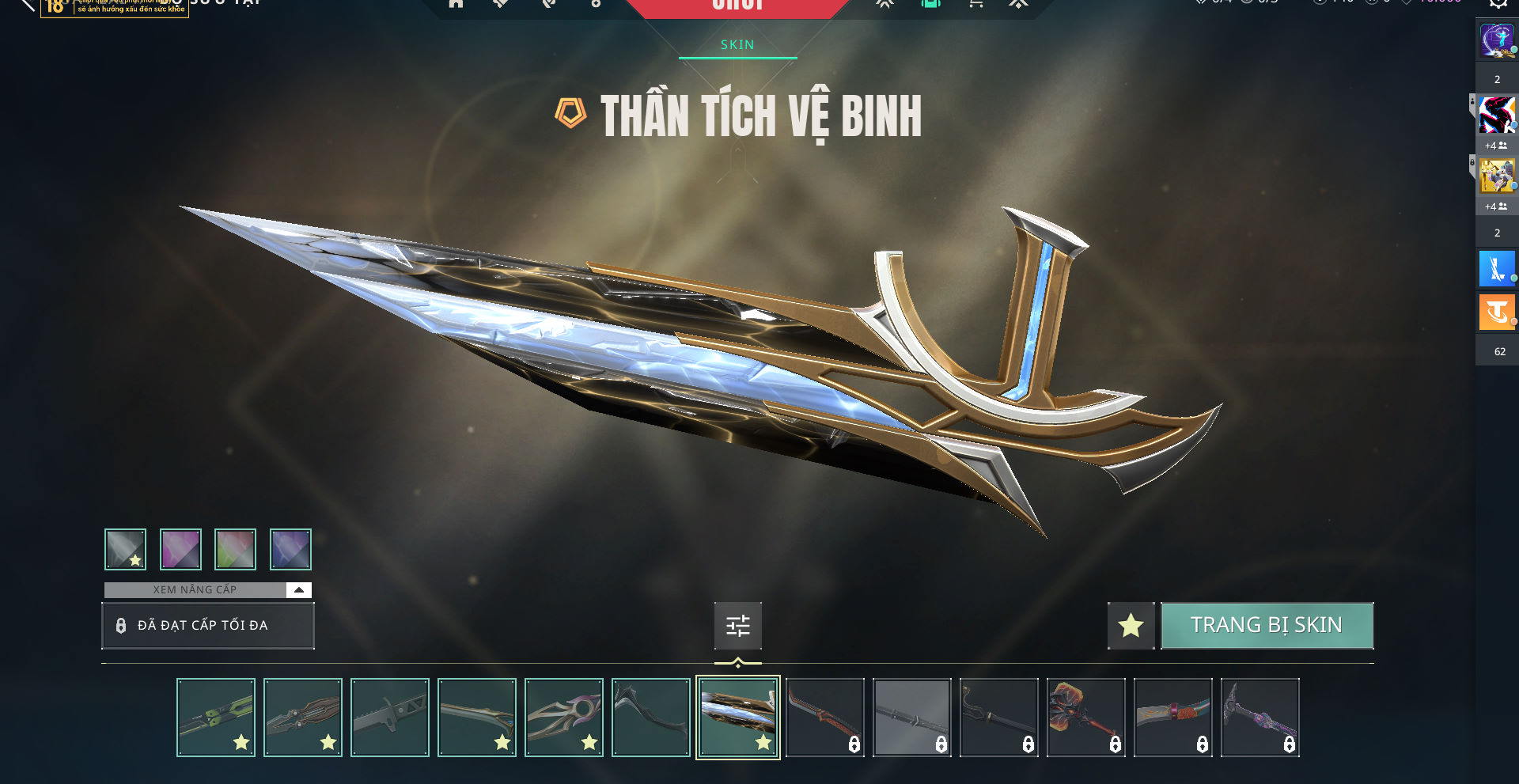Pick the slim gold-trimmed blade thumbnail
Screen dimensions: 1519x784
[477, 718]
